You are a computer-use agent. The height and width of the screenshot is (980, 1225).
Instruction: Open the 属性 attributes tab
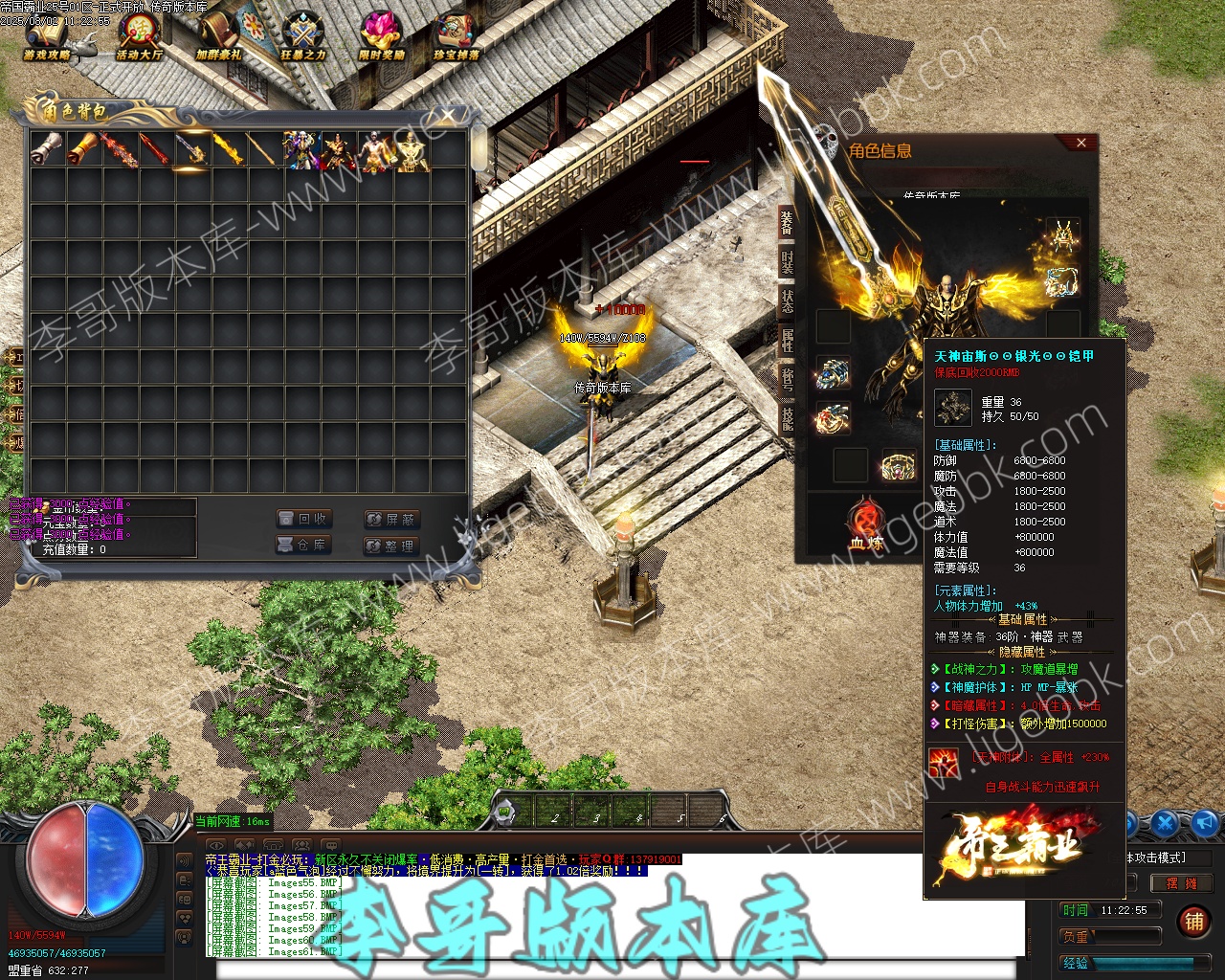[x=787, y=340]
